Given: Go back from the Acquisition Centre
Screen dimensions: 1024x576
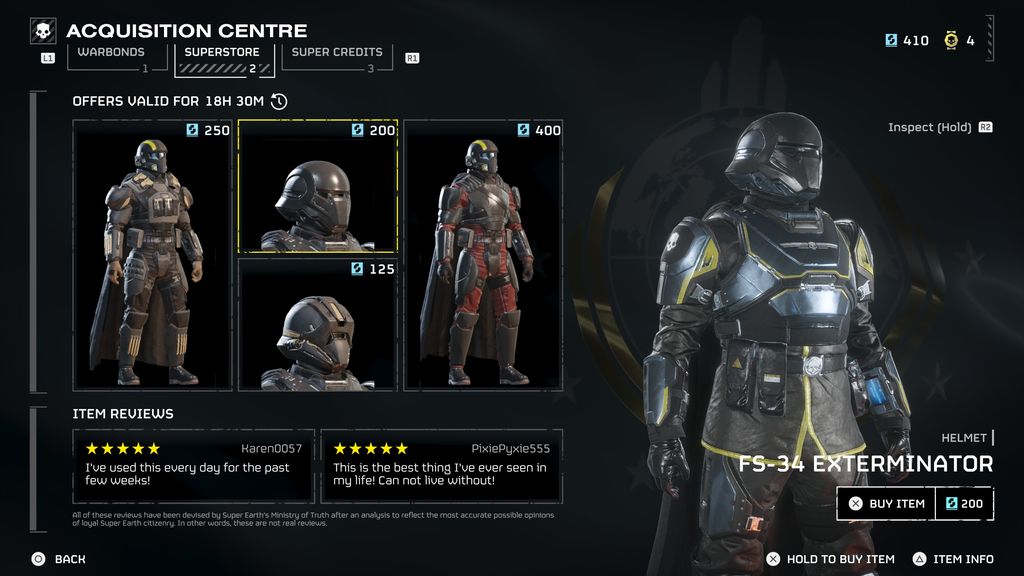Looking at the screenshot, I should 58,559.
